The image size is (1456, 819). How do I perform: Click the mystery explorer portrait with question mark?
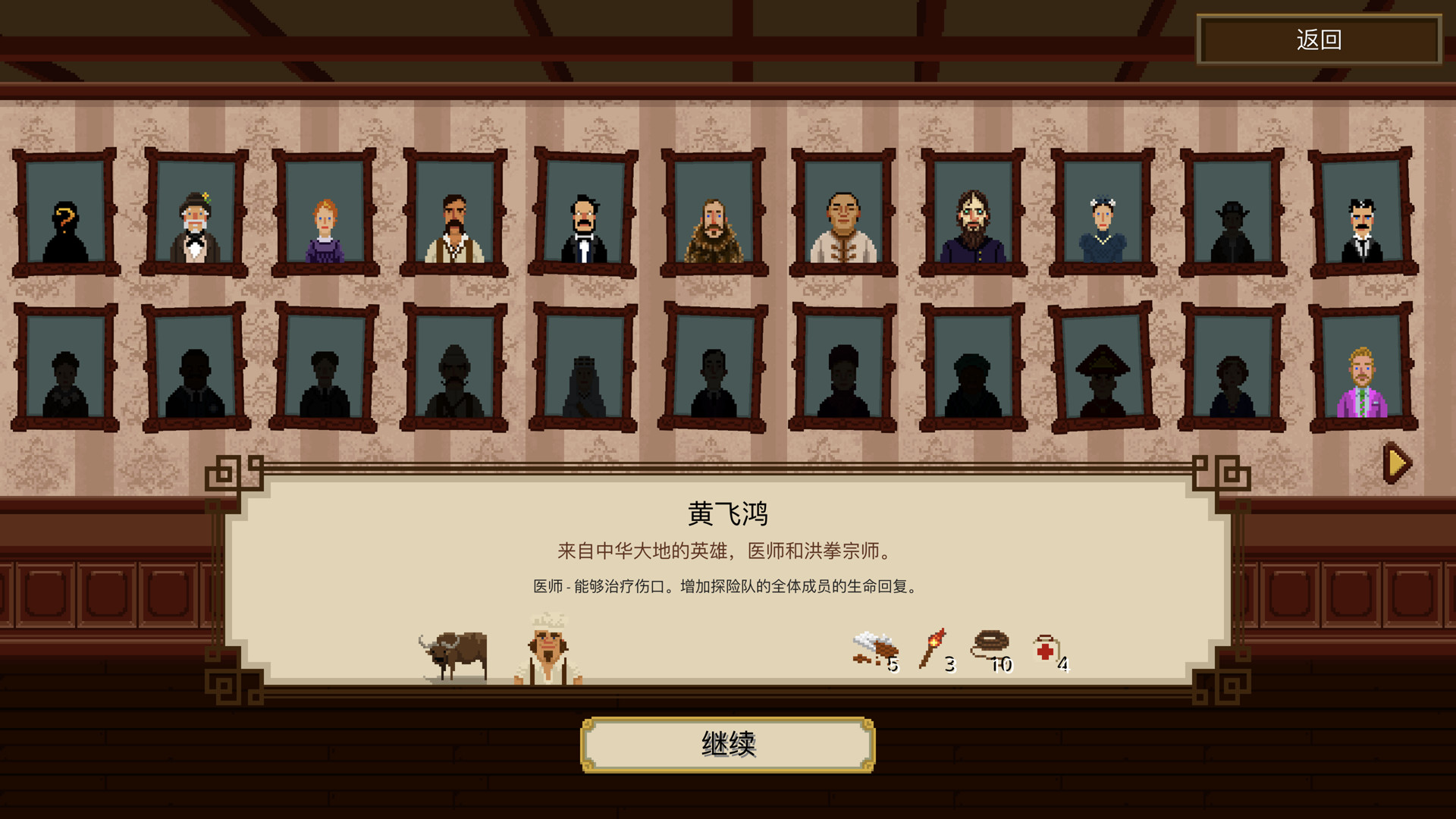pos(65,220)
